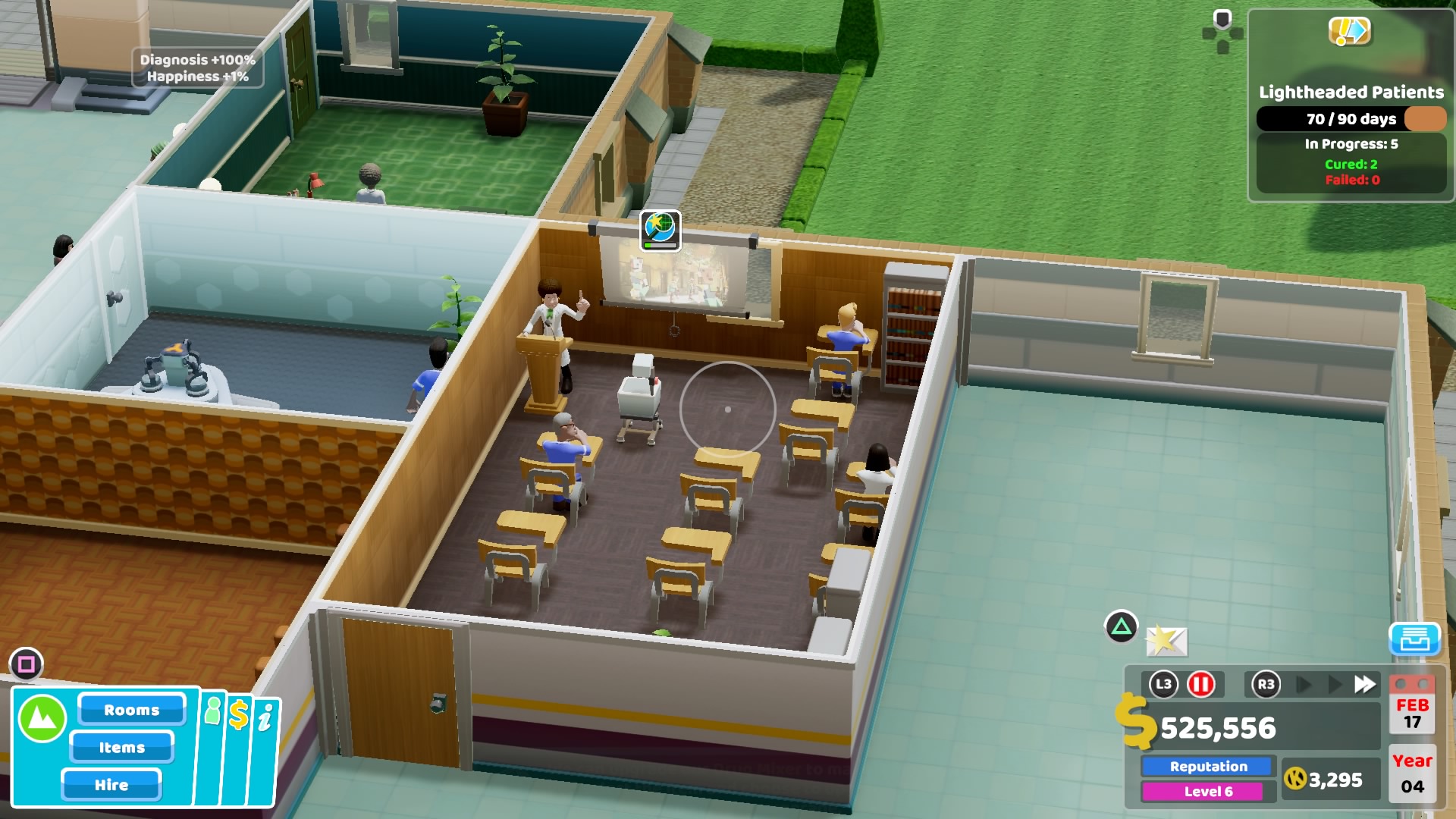Click the green hospital overview icon
The width and height of the screenshot is (1456, 819).
[x=42, y=717]
